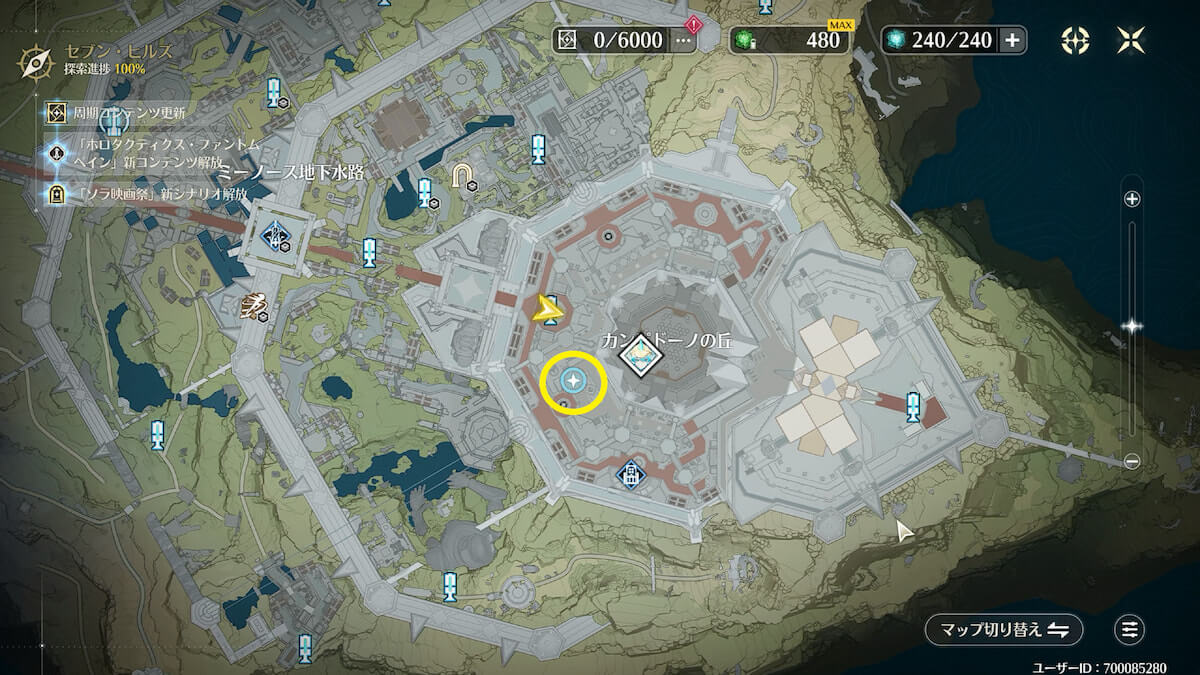Open the map filter list icon
Screen dimensions: 1200x675
coord(1130,629)
